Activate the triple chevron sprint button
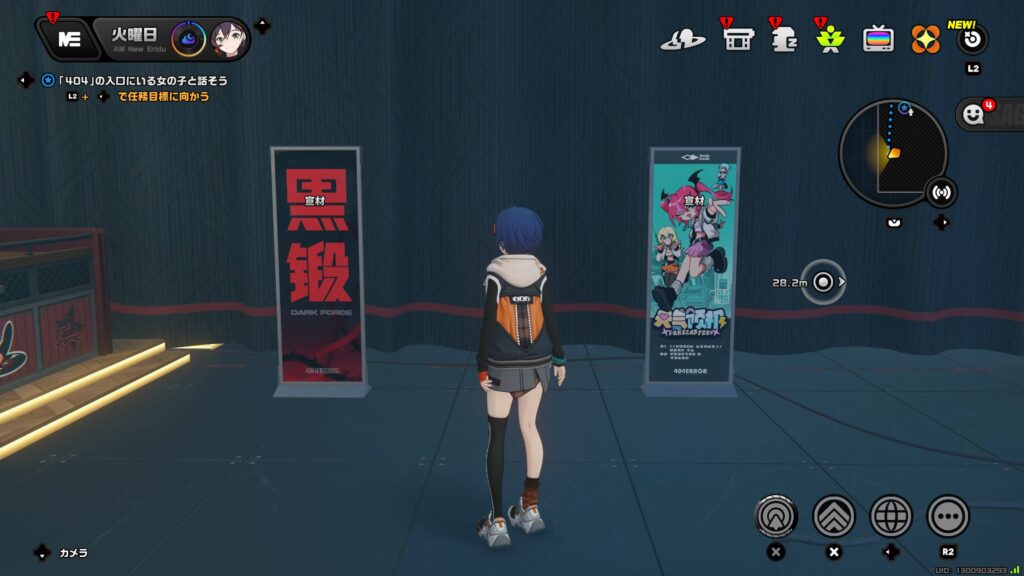This screenshot has height=576, width=1024. click(834, 516)
